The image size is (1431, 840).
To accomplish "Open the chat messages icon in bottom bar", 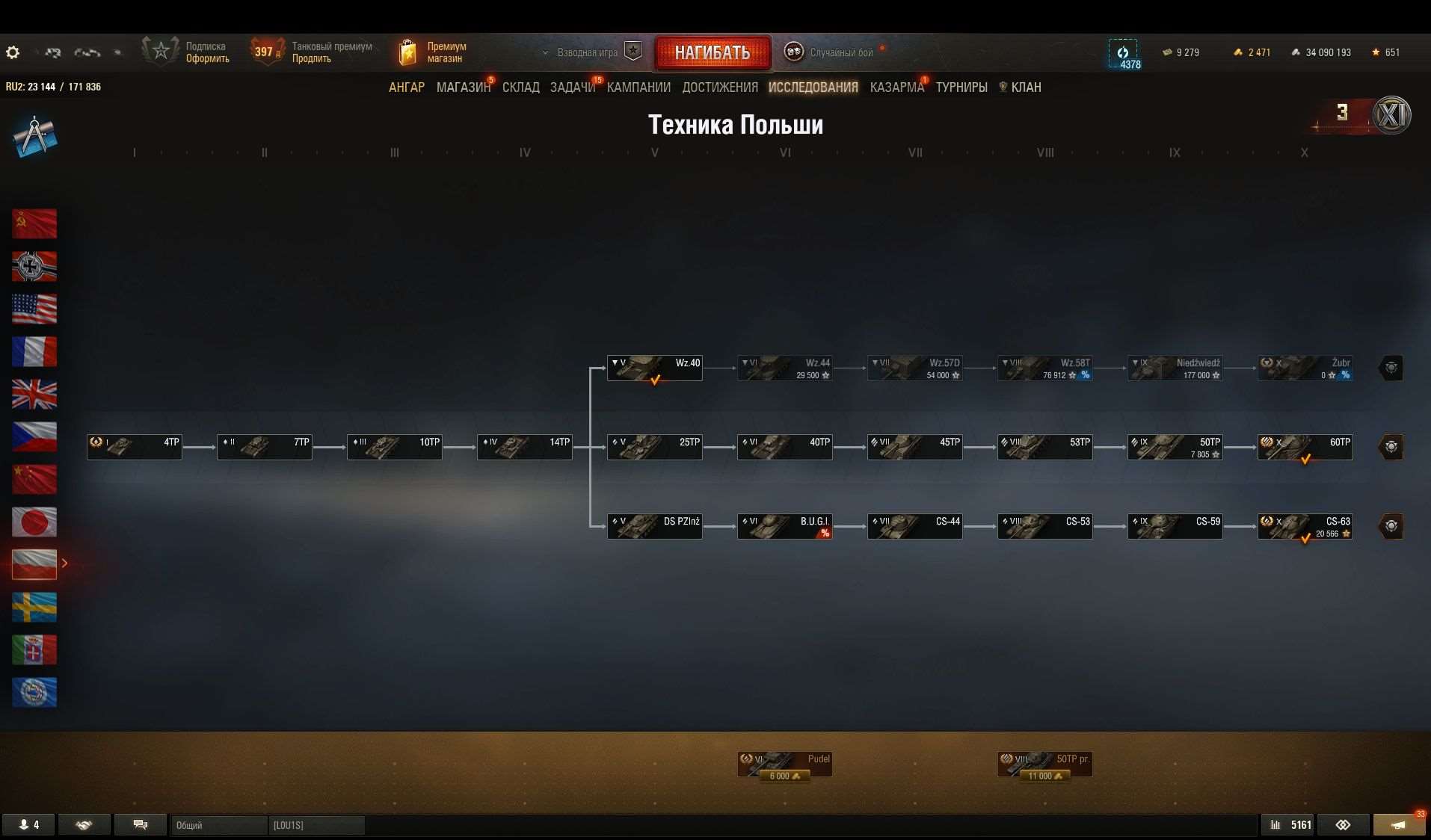I will tap(141, 824).
